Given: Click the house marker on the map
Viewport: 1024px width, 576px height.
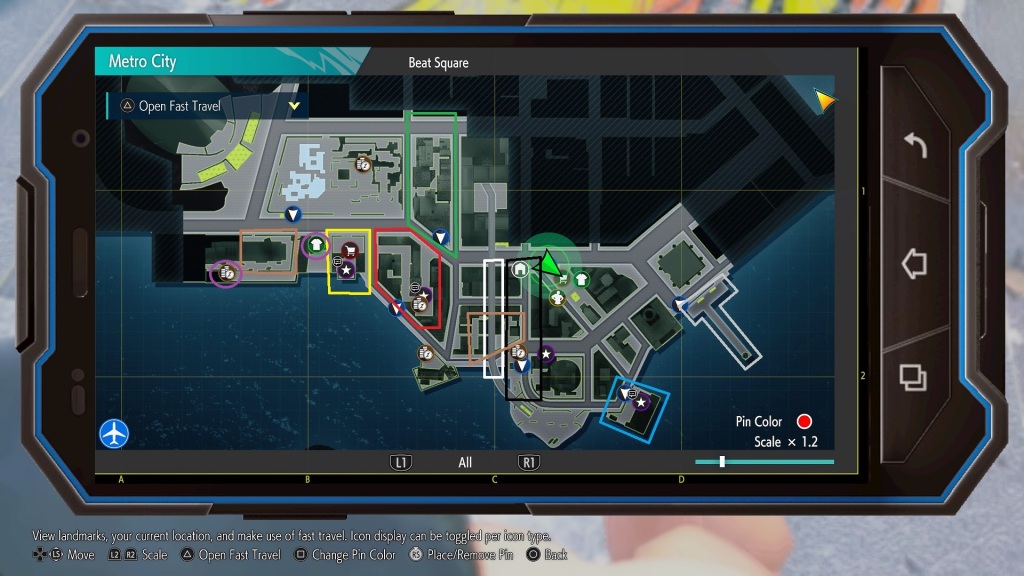Looking at the screenshot, I should pyautogui.click(x=520, y=269).
